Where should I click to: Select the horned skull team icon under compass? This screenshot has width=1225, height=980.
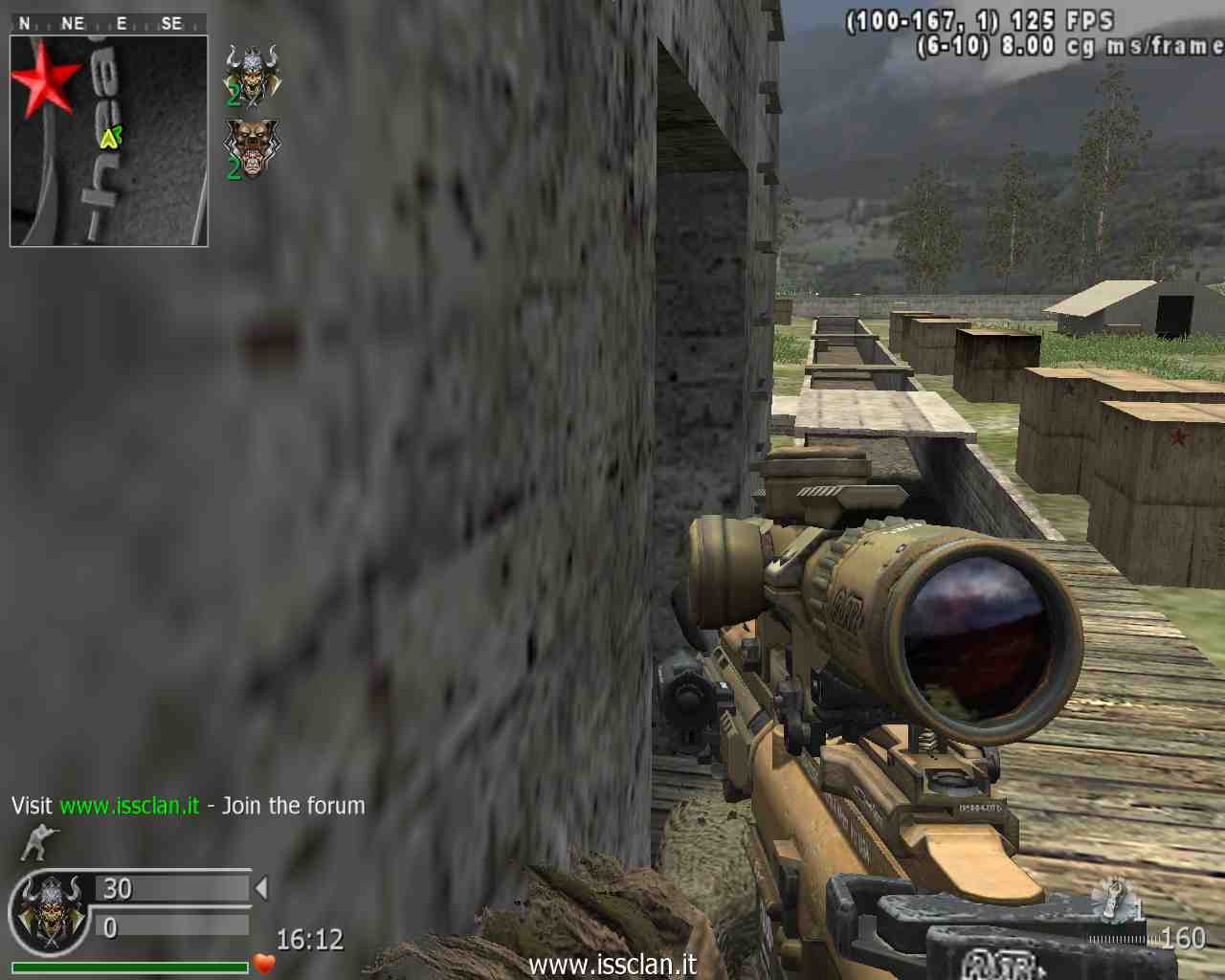click(252, 75)
